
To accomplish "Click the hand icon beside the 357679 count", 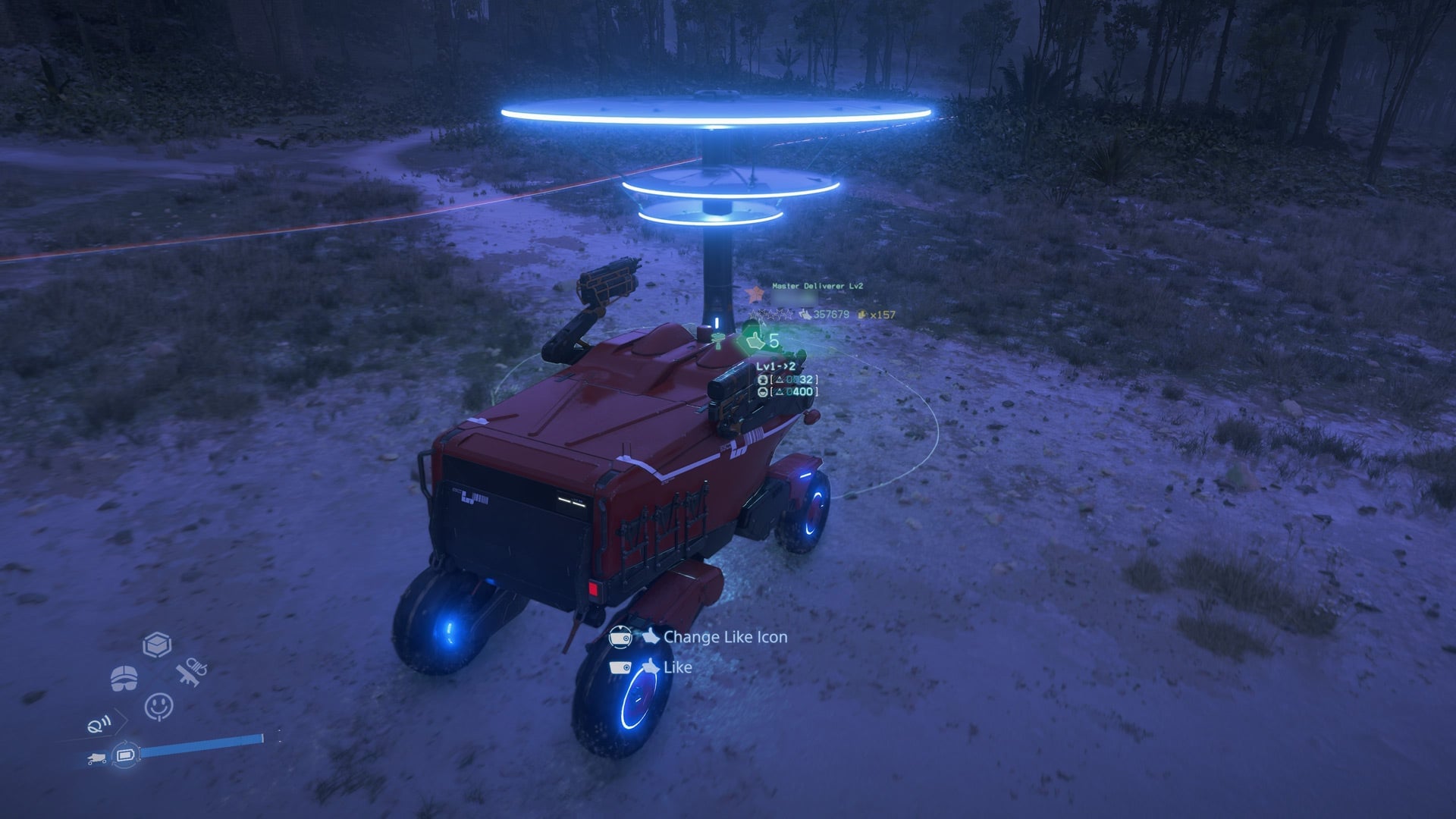I will (806, 315).
